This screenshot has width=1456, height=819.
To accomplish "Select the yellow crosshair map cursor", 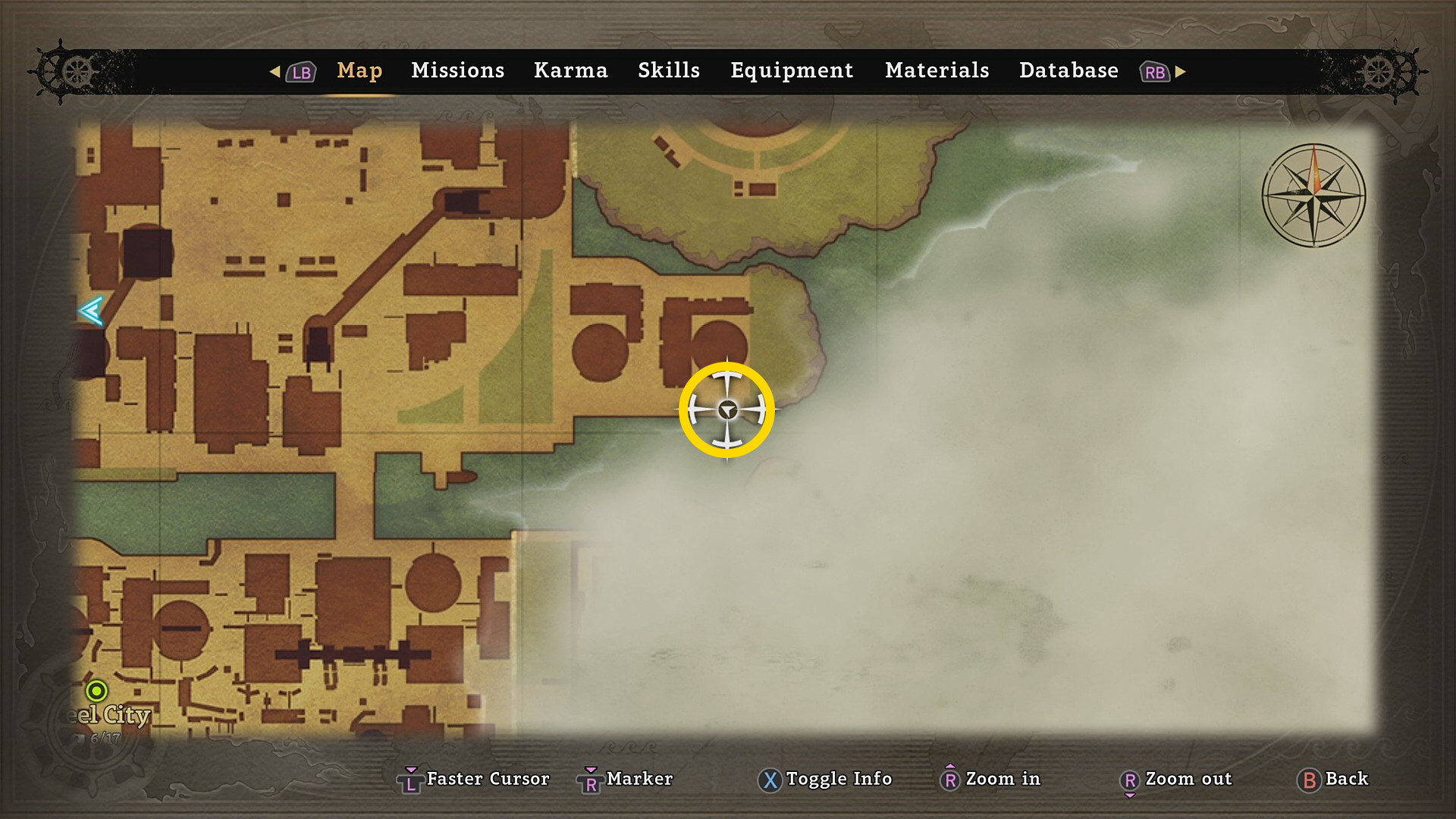I will 726,410.
